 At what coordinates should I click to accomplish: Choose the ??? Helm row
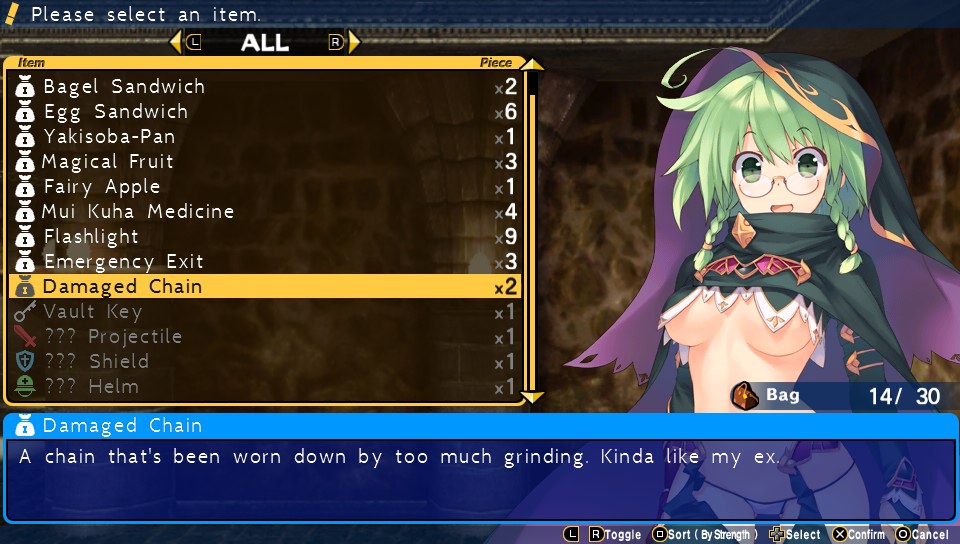click(x=91, y=387)
